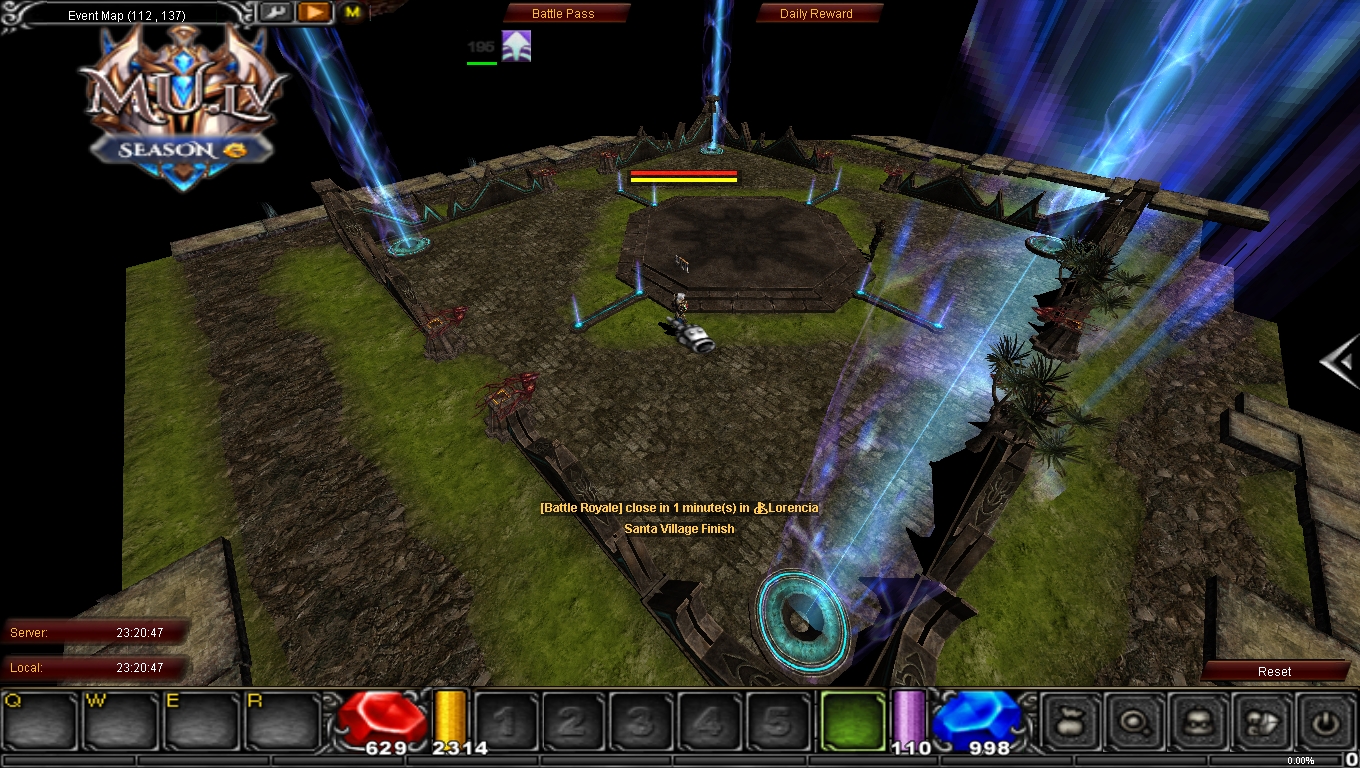Open the wrench settings icon at top left
The image size is (1360, 768).
click(x=276, y=12)
